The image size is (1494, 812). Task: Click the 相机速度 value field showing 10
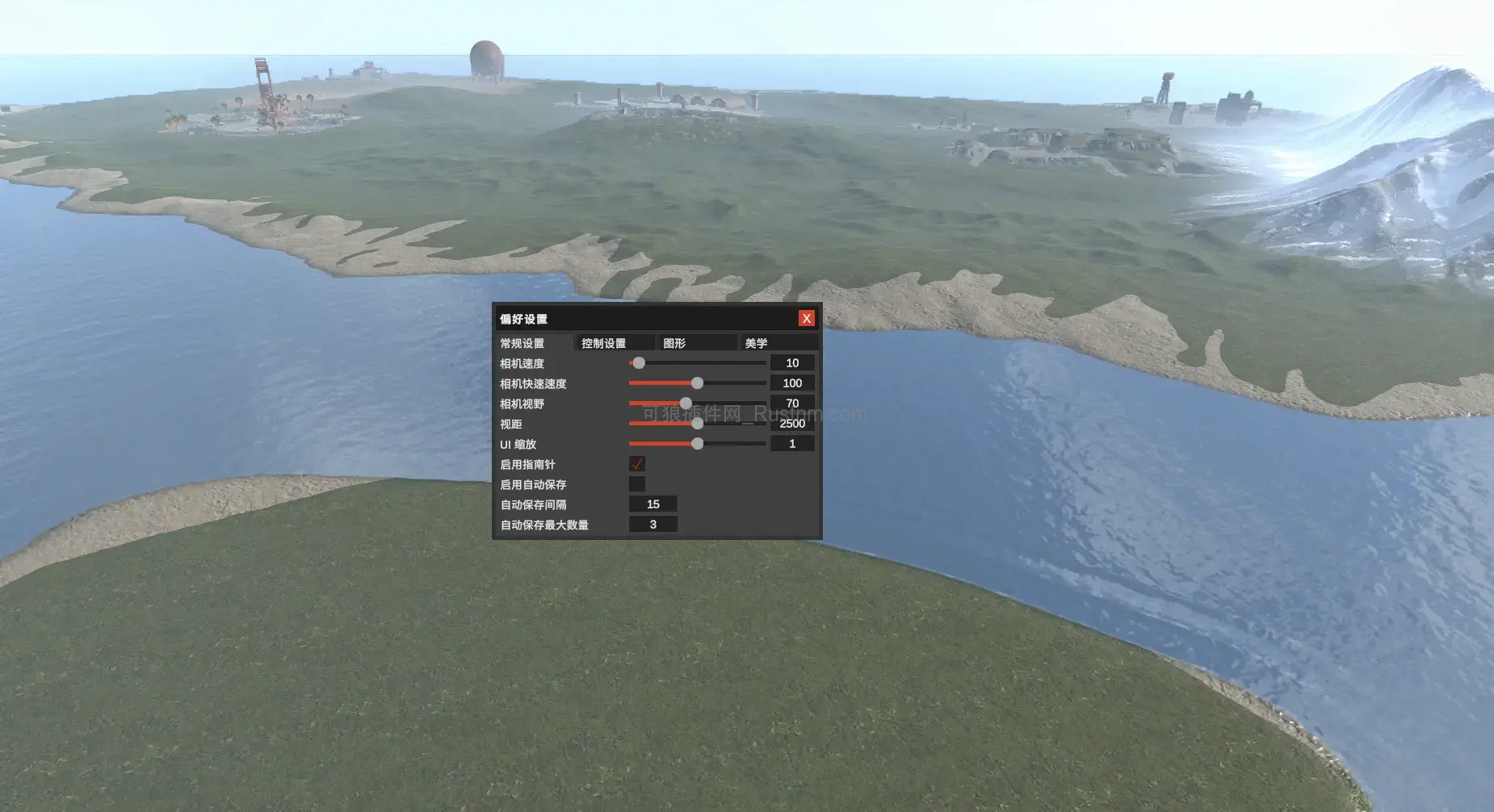point(792,362)
